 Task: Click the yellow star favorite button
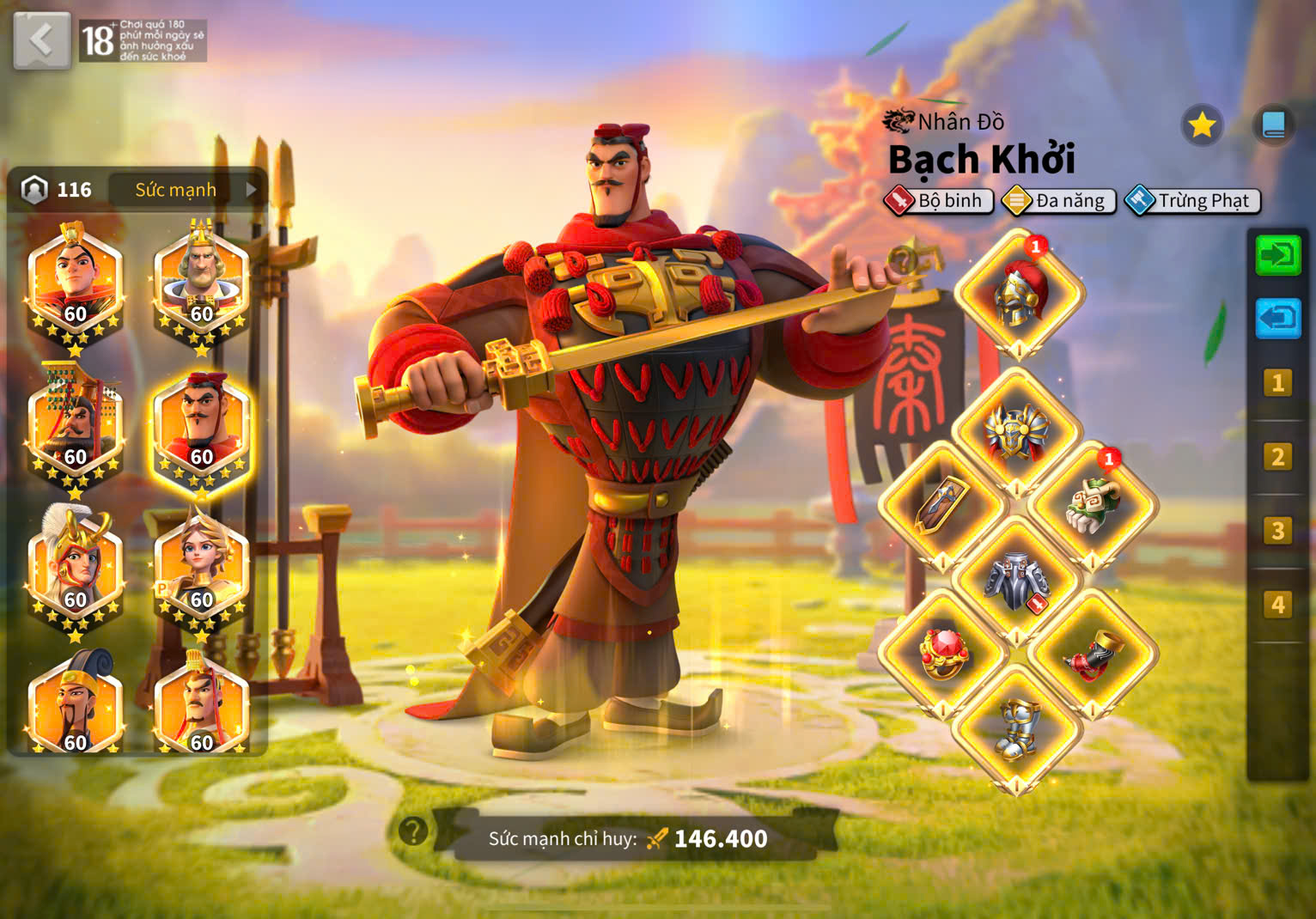[x=1201, y=125]
